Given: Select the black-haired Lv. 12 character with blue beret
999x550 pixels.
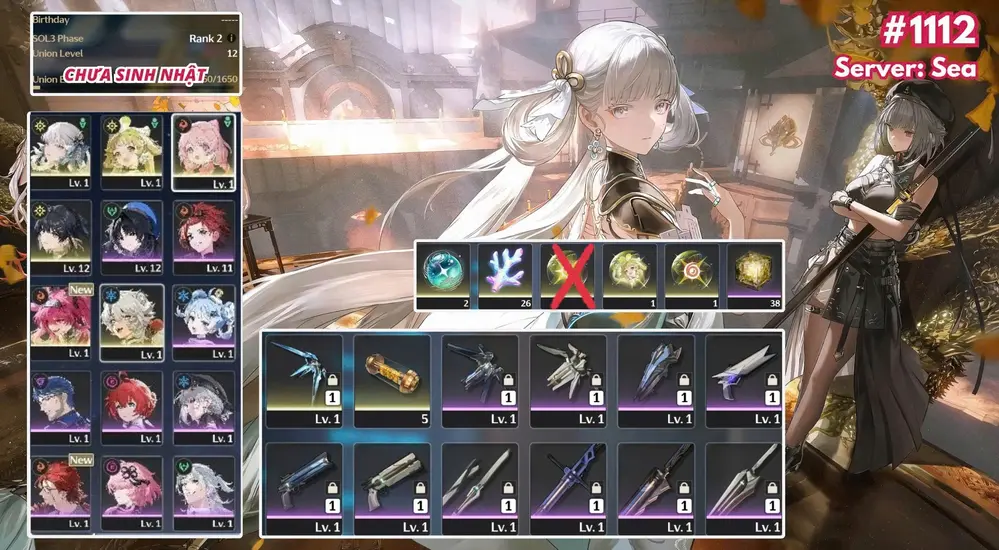Looking at the screenshot, I should tap(134, 236).
